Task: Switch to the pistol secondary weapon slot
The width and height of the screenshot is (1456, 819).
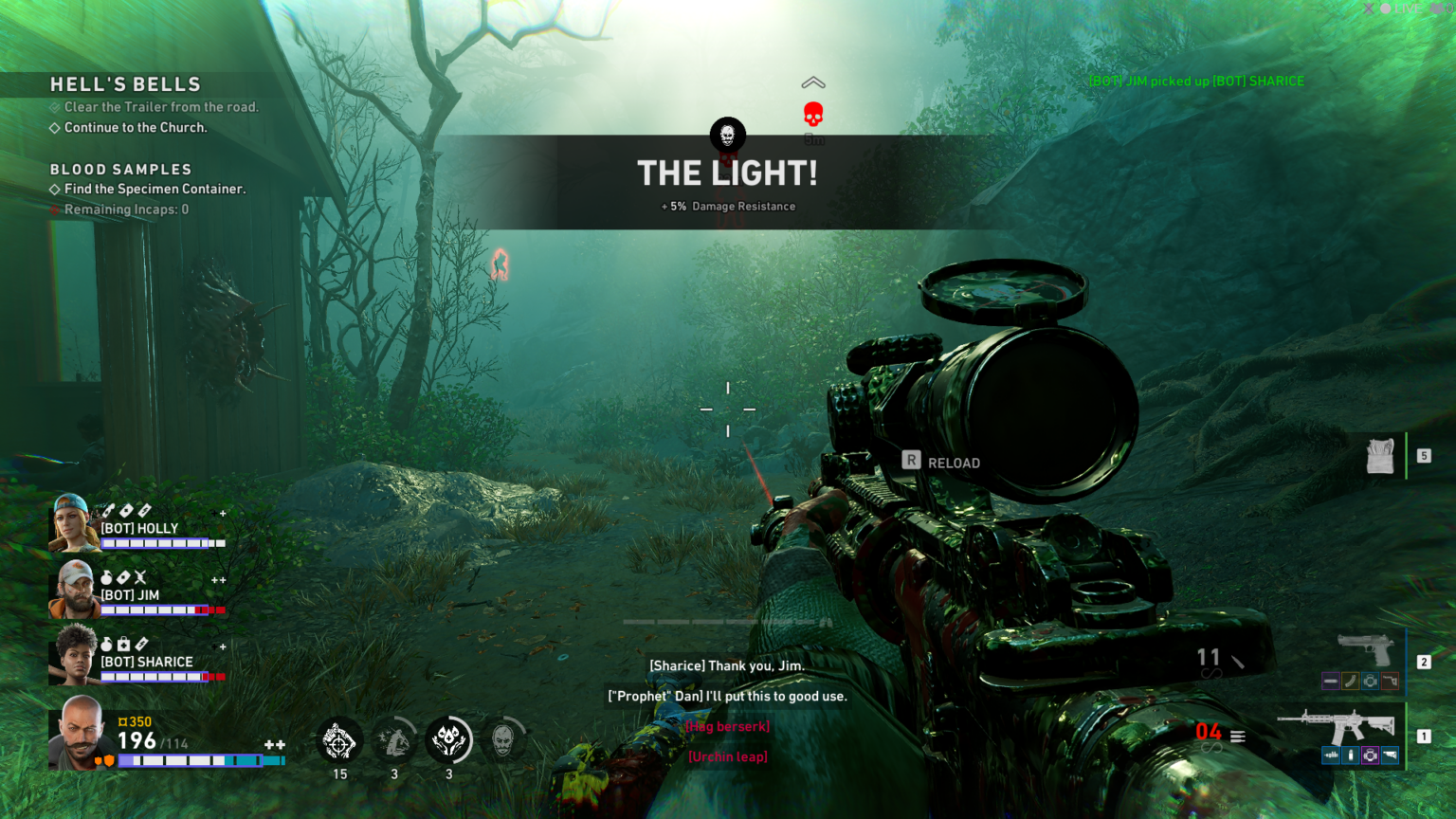Action: [x=1365, y=650]
